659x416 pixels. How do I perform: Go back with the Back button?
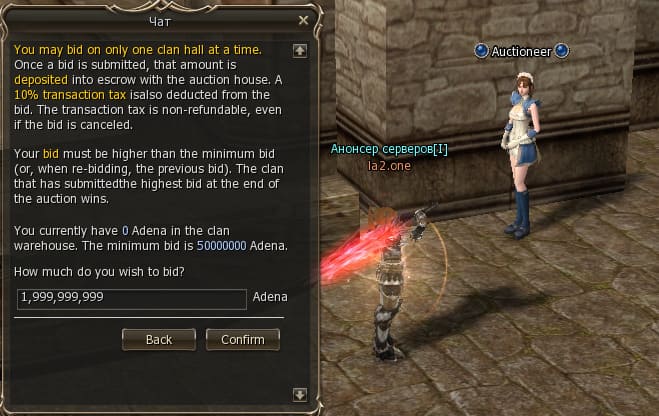coord(159,339)
